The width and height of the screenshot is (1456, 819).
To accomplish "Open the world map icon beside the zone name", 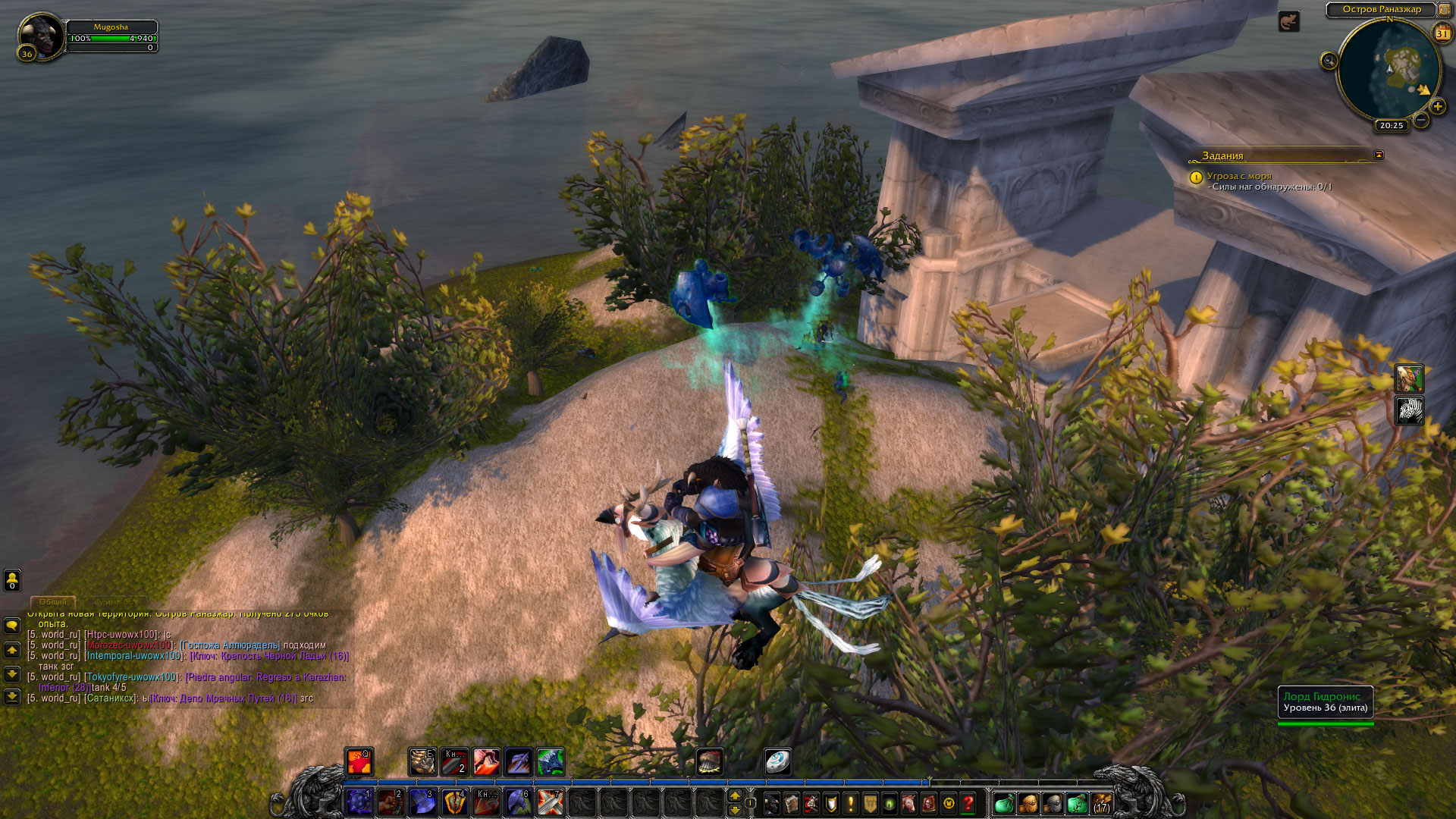I will point(1445,10).
